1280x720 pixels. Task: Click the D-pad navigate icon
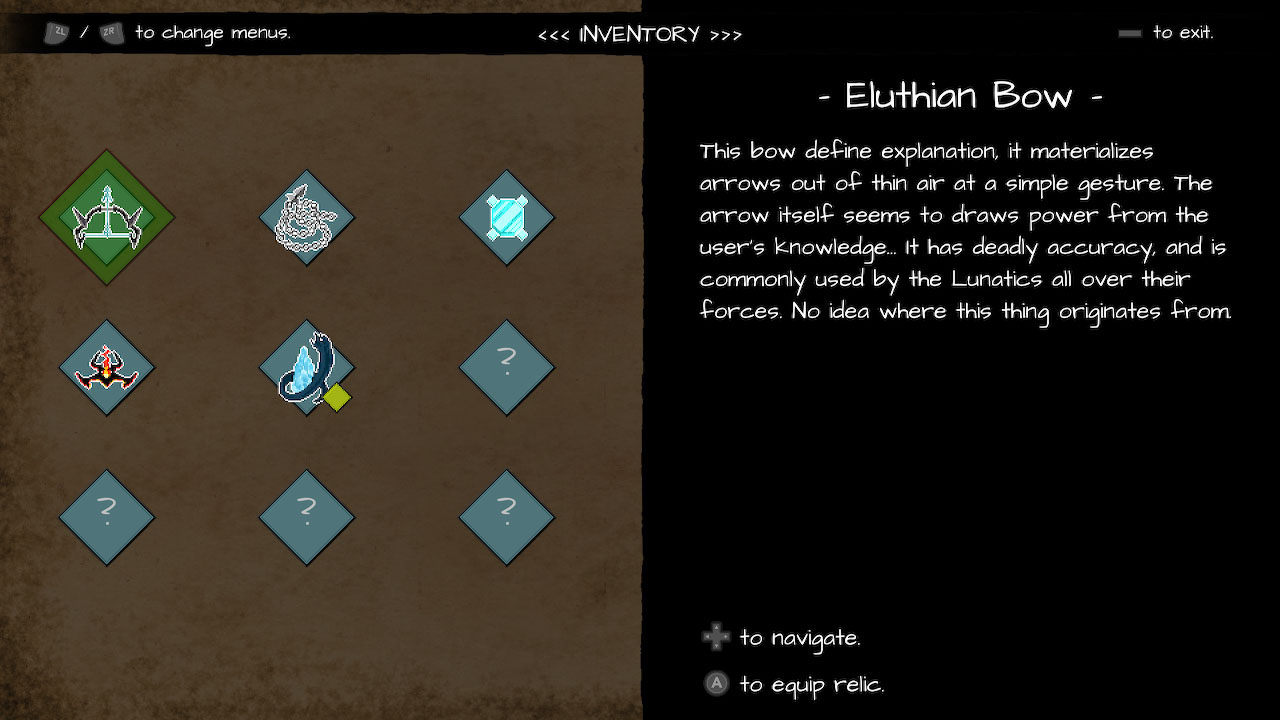click(x=716, y=636)
